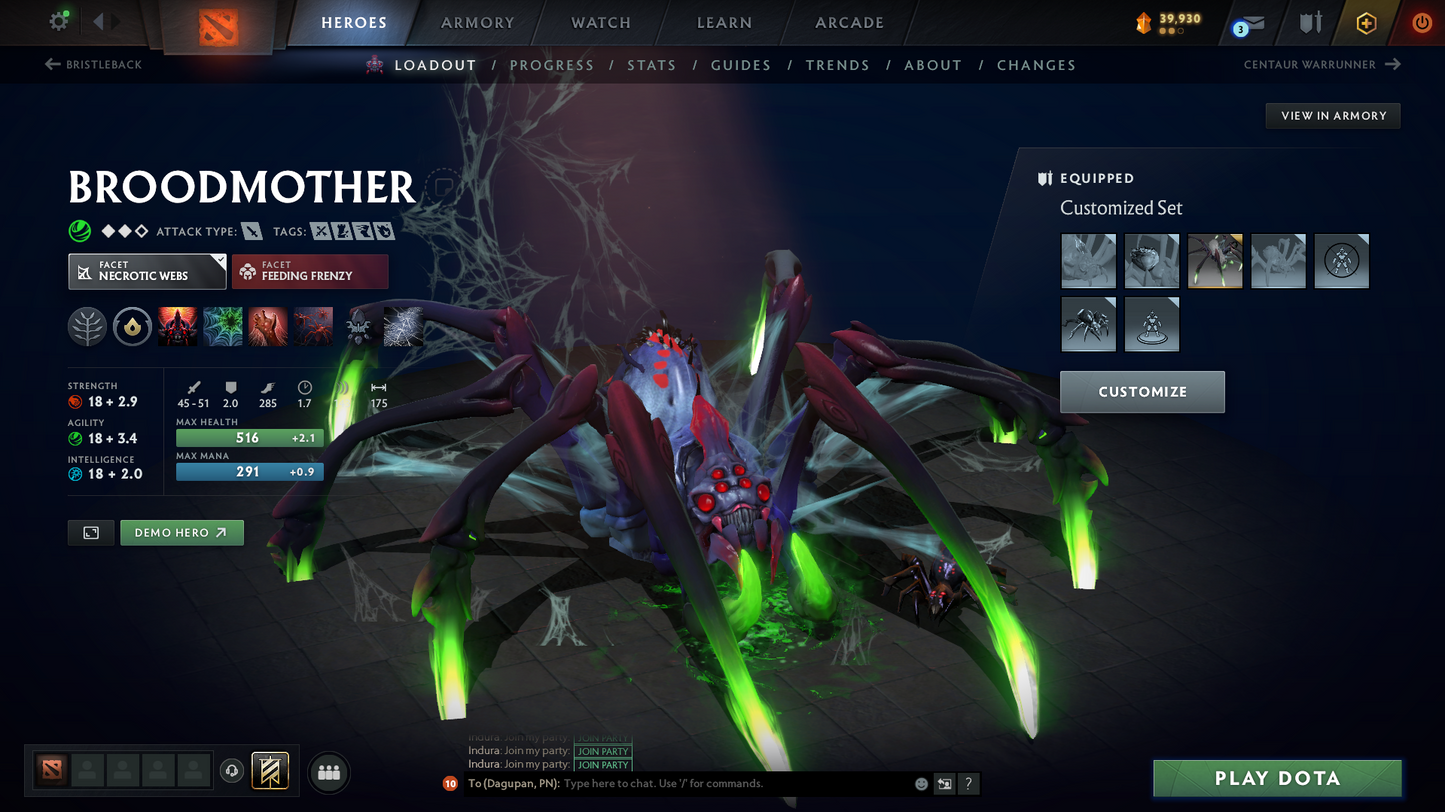Click View in Armory

(x=1333, y=116)
